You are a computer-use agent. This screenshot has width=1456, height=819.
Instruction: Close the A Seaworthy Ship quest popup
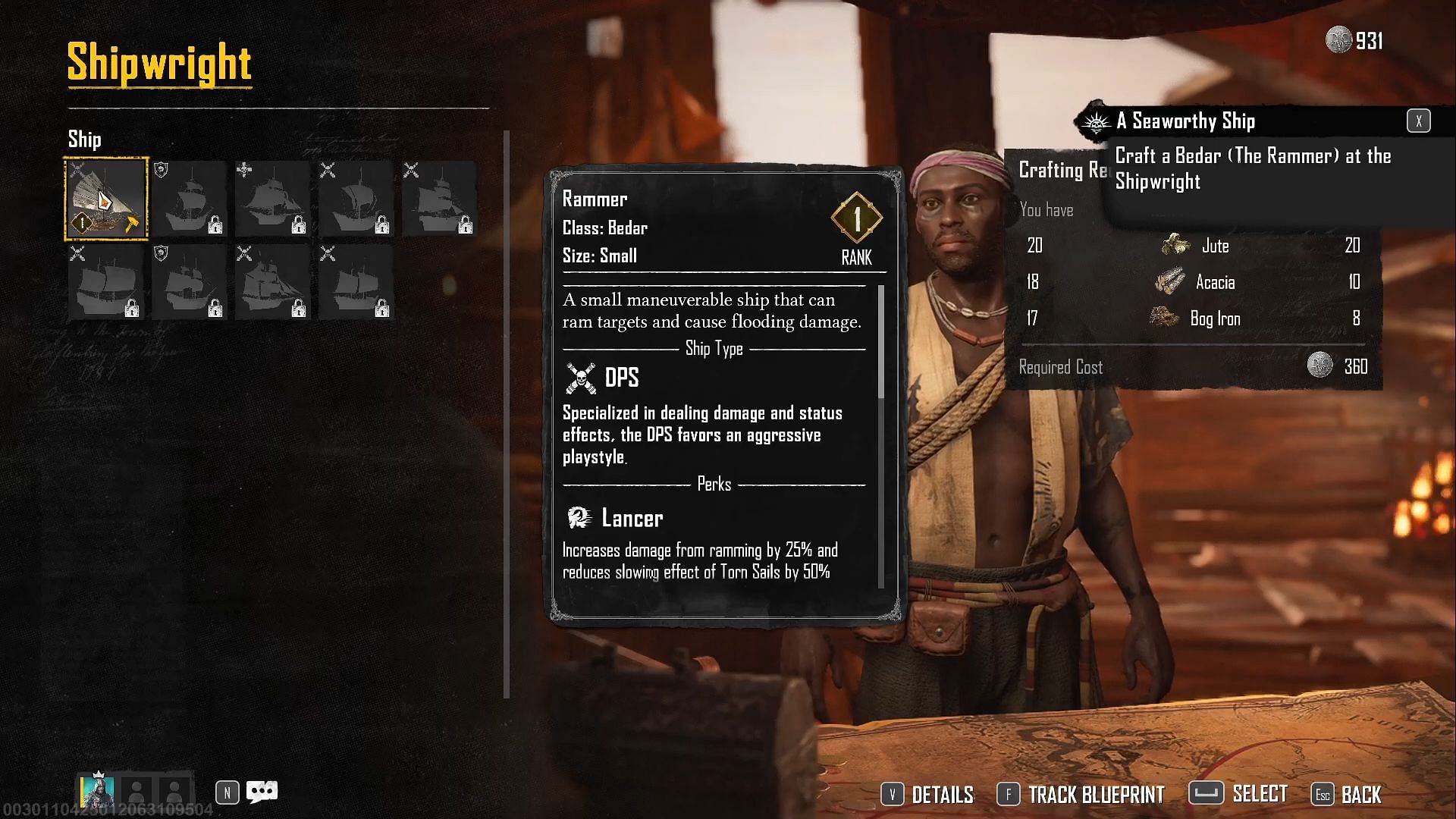pos(1418,121)
